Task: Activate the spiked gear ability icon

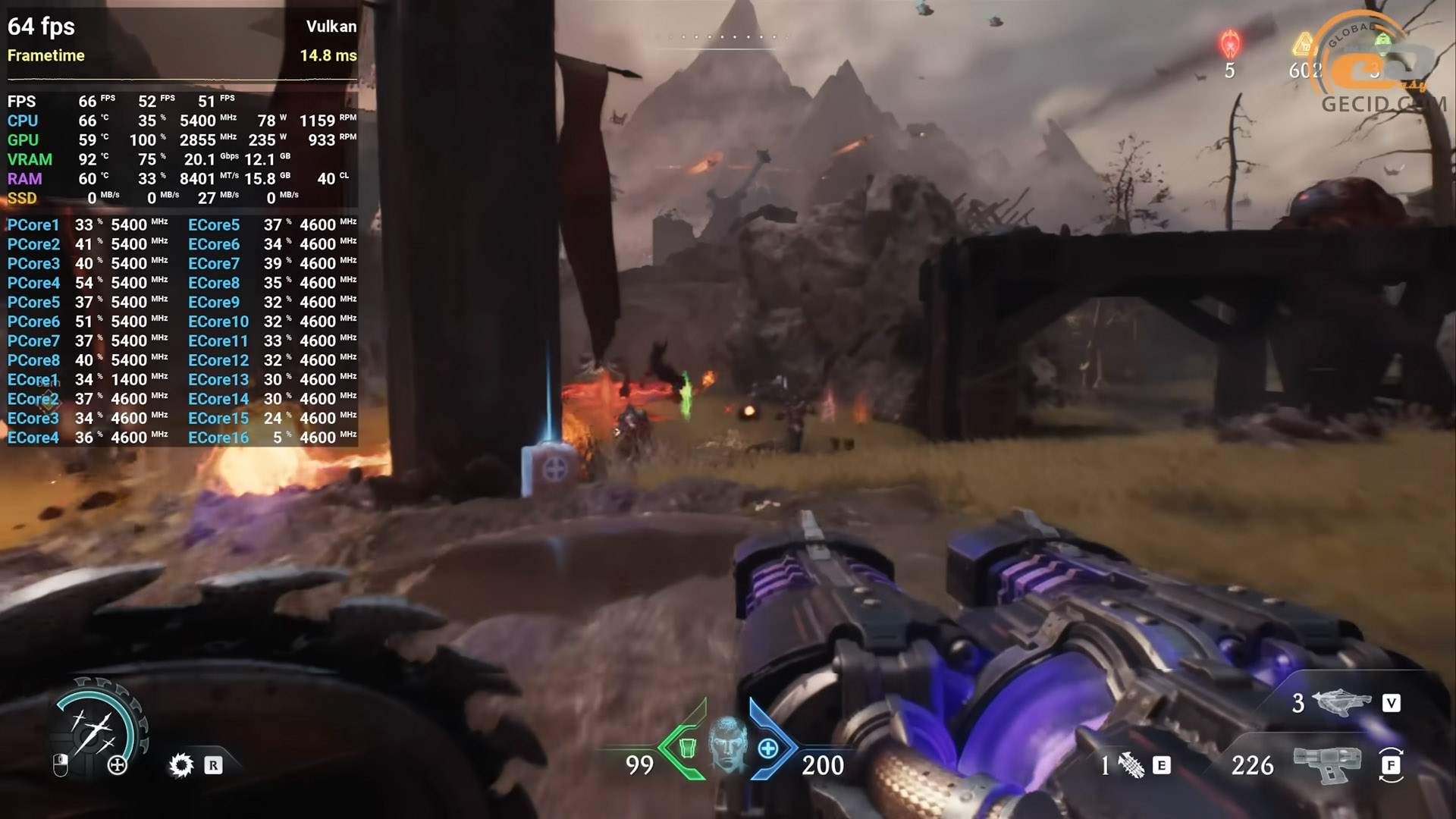Action: (181, 765)
